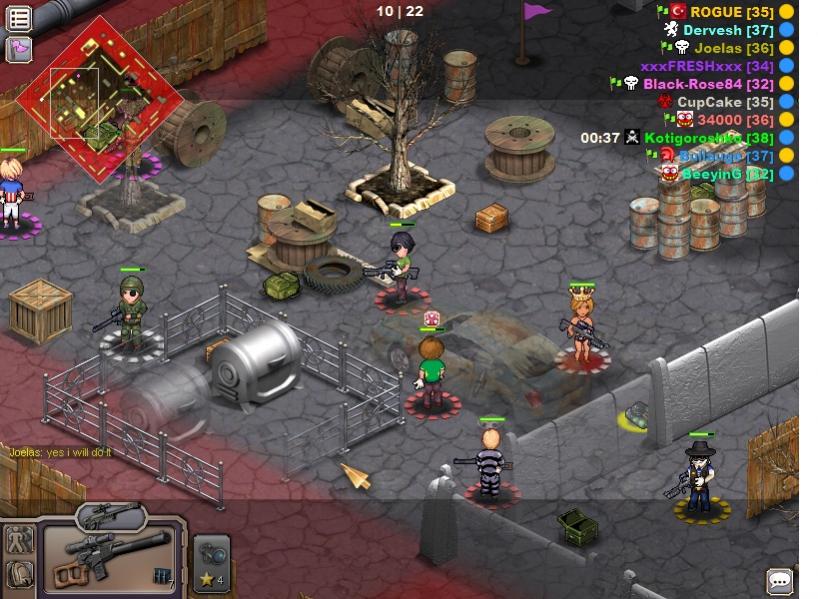This screenshot has width=818, height=599.
Task: Click the standing stance icon
Action: coord(19,540)
